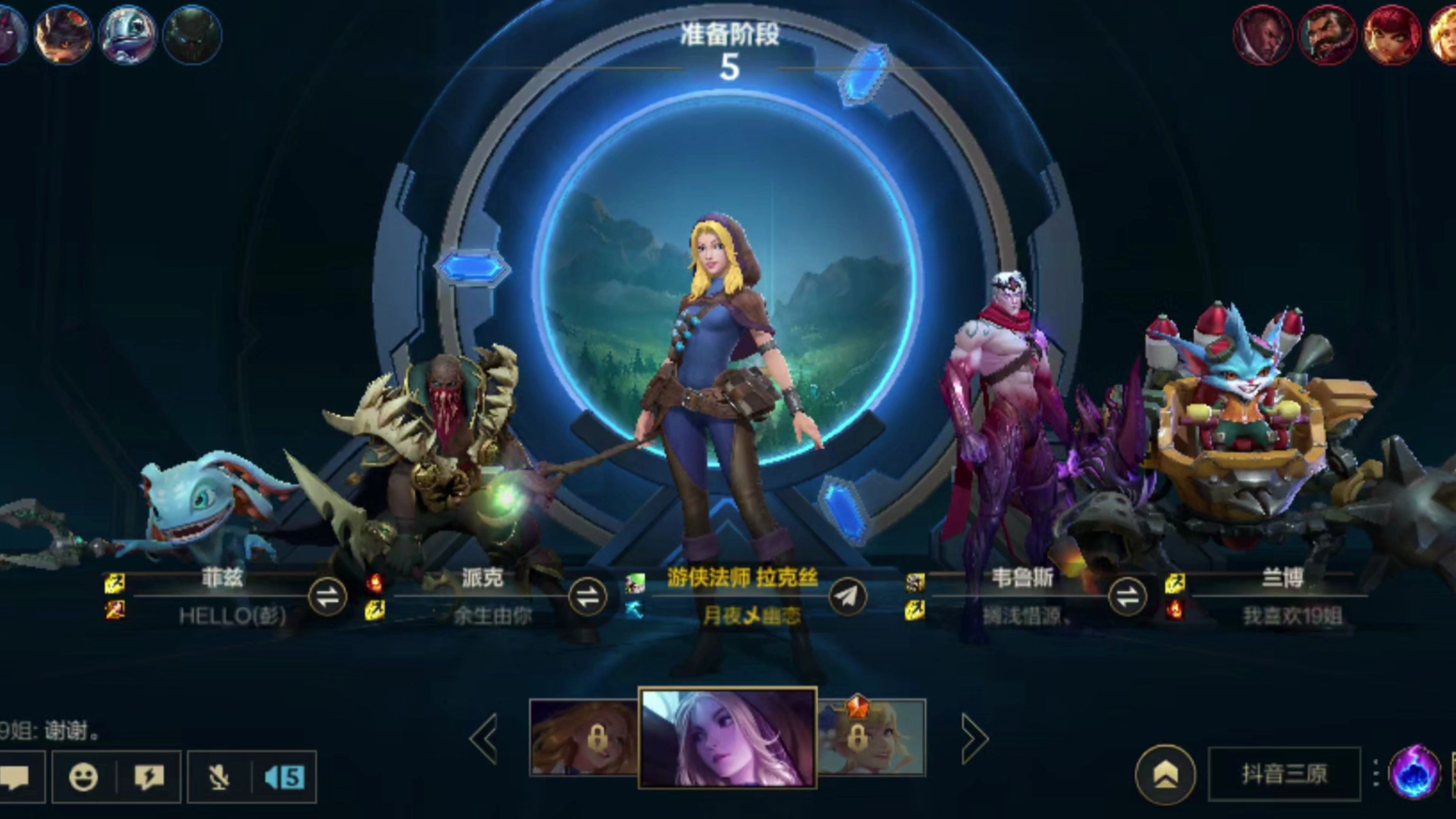Select the highlighted purple Lux skin thumbnail
1456x819 pixels.
point(728,738)
